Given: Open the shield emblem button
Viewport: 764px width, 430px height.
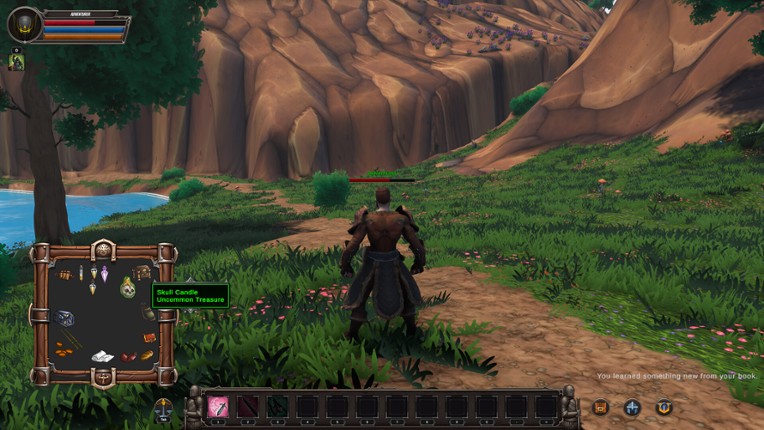Looking at the screenshot, I should [664, 407].
